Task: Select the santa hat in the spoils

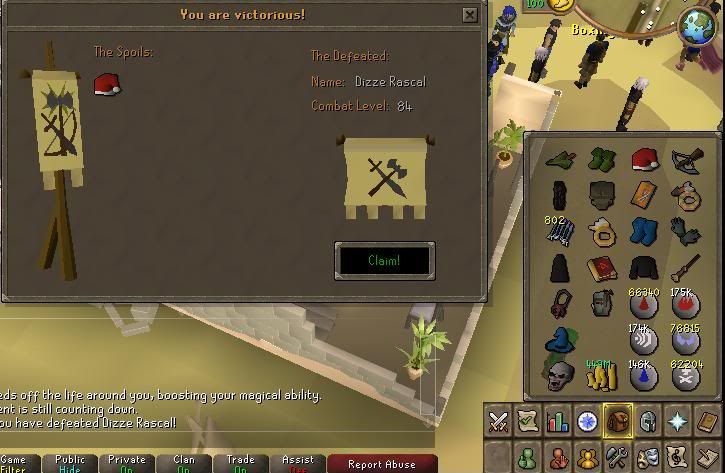Action: pyautogui.click(x=106, y=85)
